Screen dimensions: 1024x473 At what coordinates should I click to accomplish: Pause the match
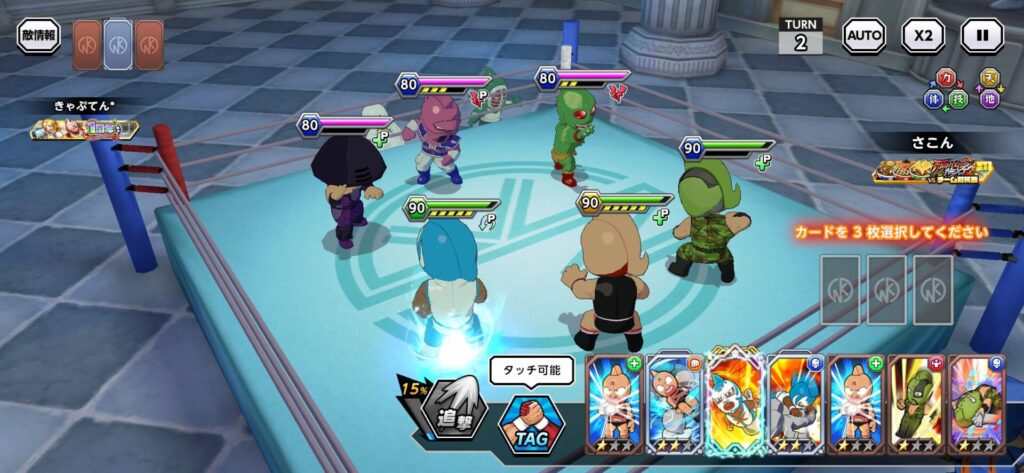coord(981,36)
